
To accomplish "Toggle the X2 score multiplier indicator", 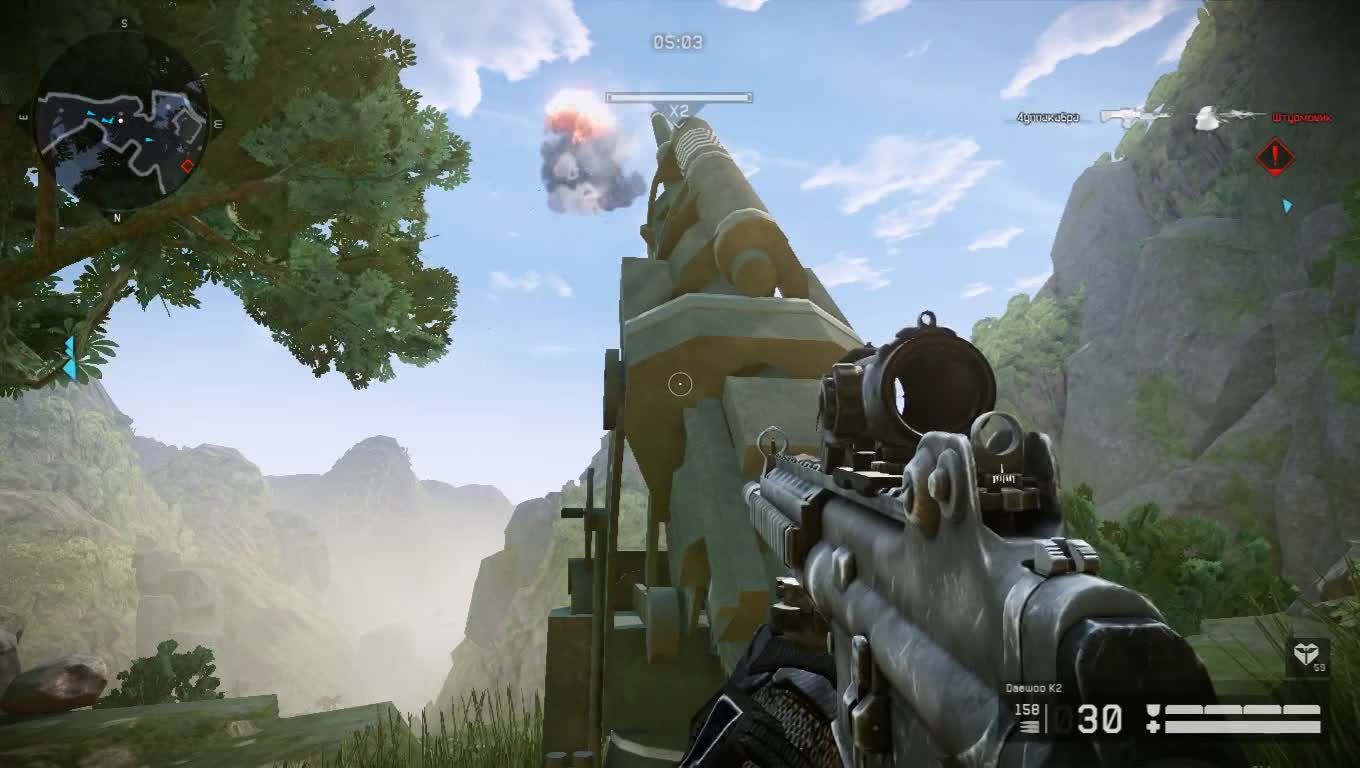I will tap(678, 111).
